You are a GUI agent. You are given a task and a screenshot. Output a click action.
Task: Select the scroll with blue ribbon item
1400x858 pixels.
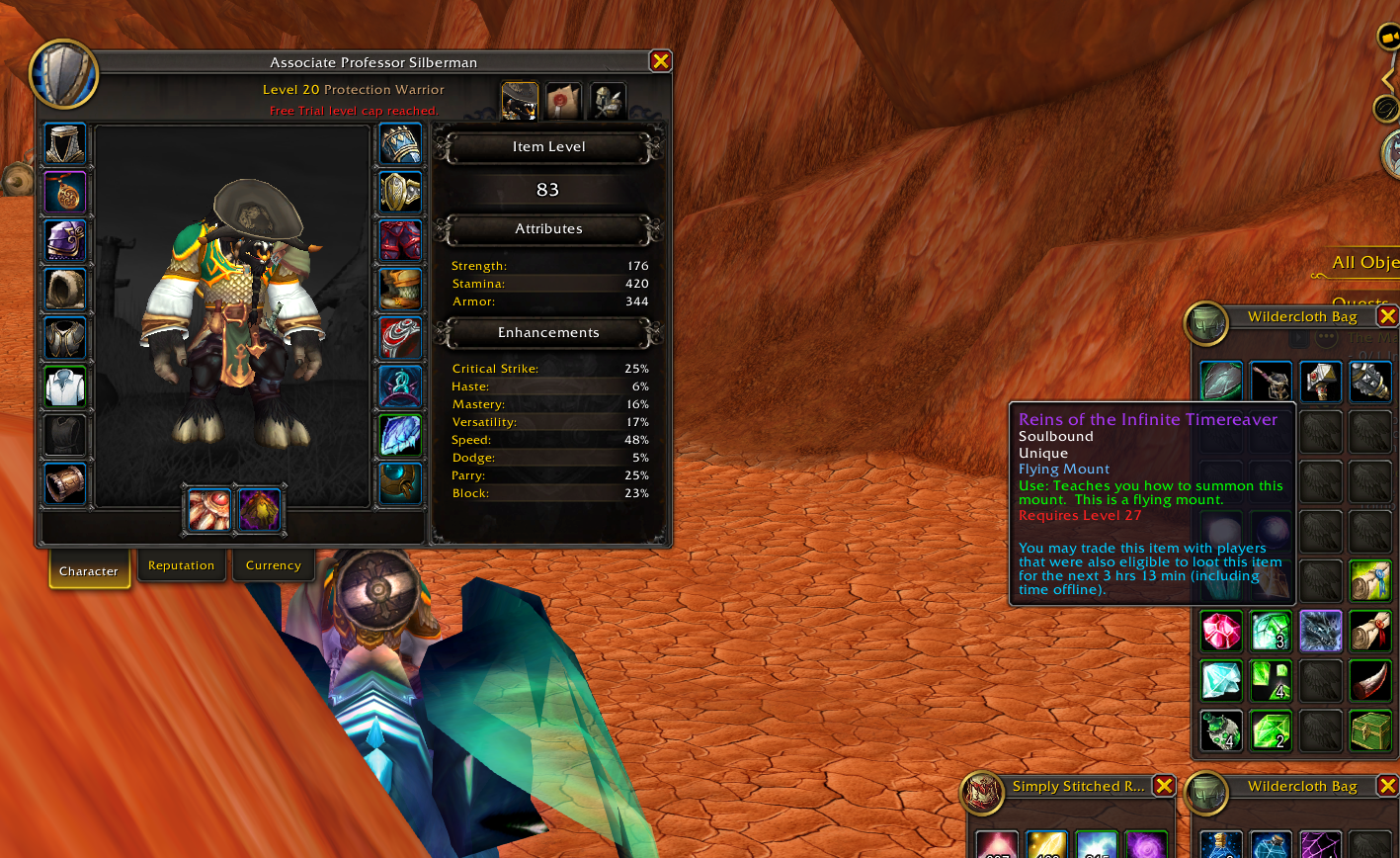click(1370, 580)
